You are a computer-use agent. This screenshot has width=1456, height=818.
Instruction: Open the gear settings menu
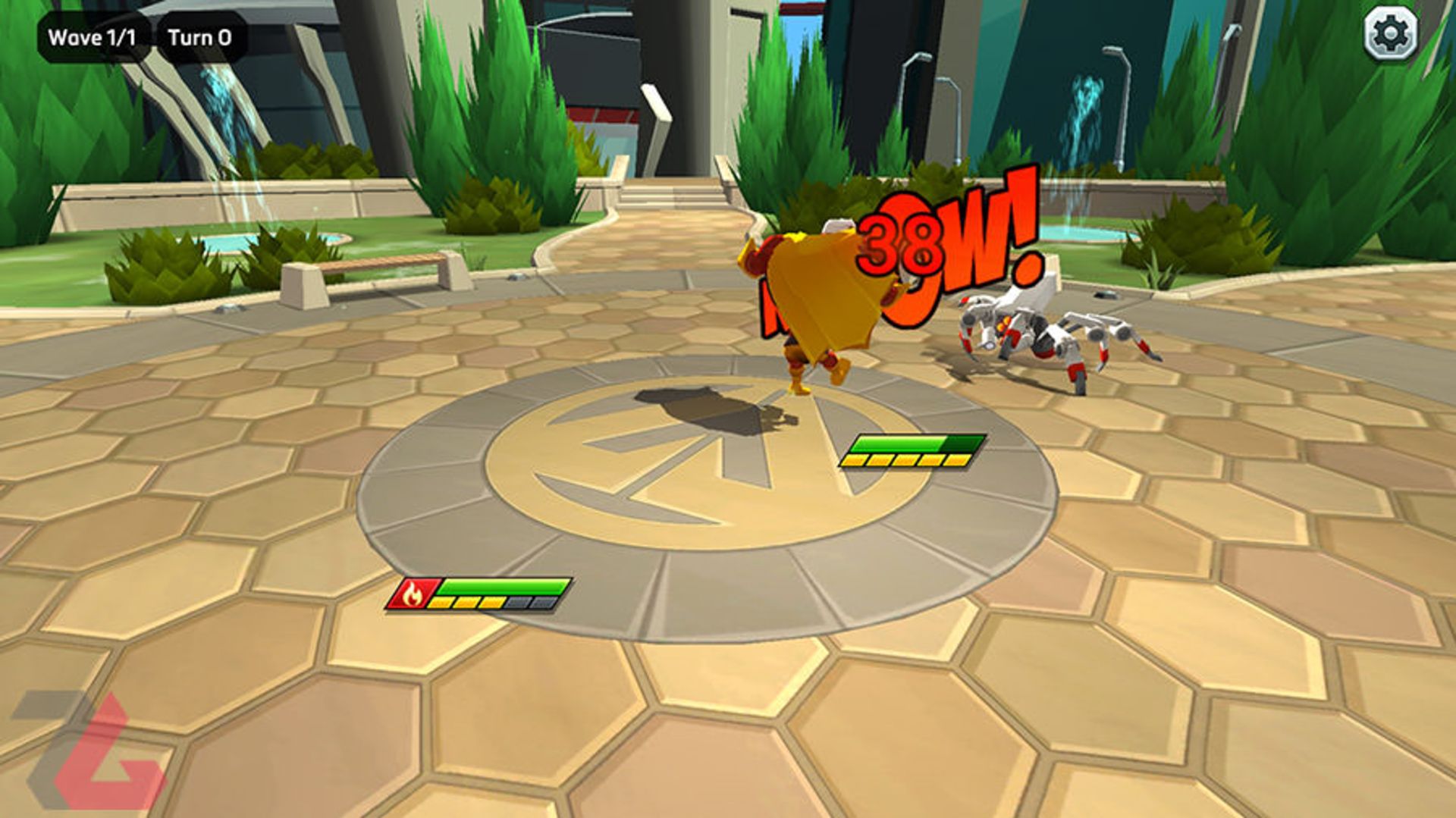(x=1391, y=34)
